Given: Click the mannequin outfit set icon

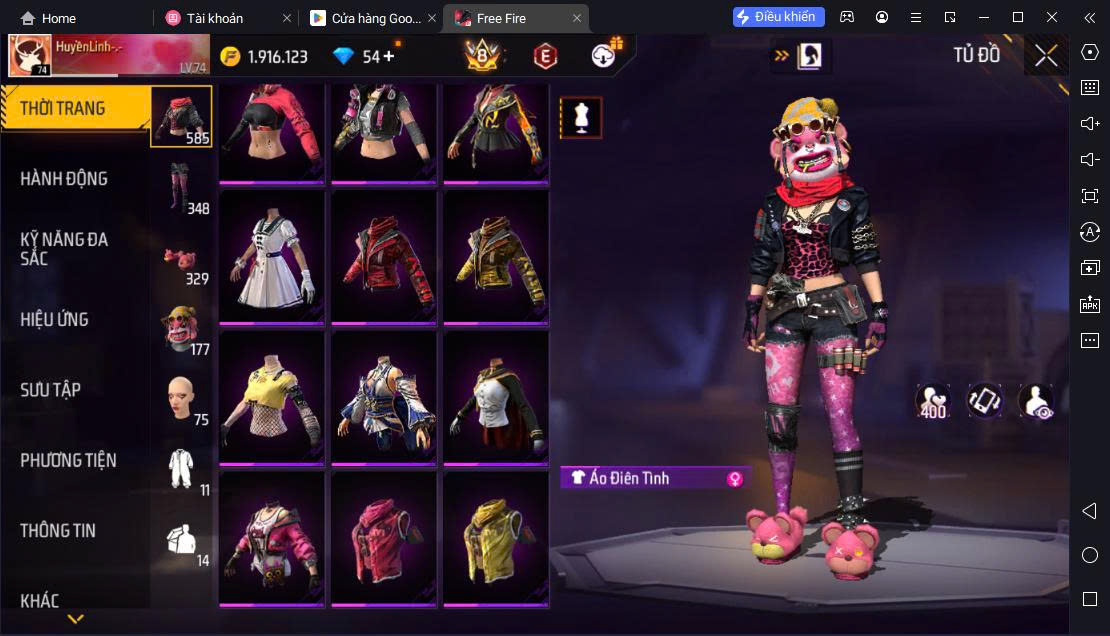Looking at the screenshot, I should [581, 117].
